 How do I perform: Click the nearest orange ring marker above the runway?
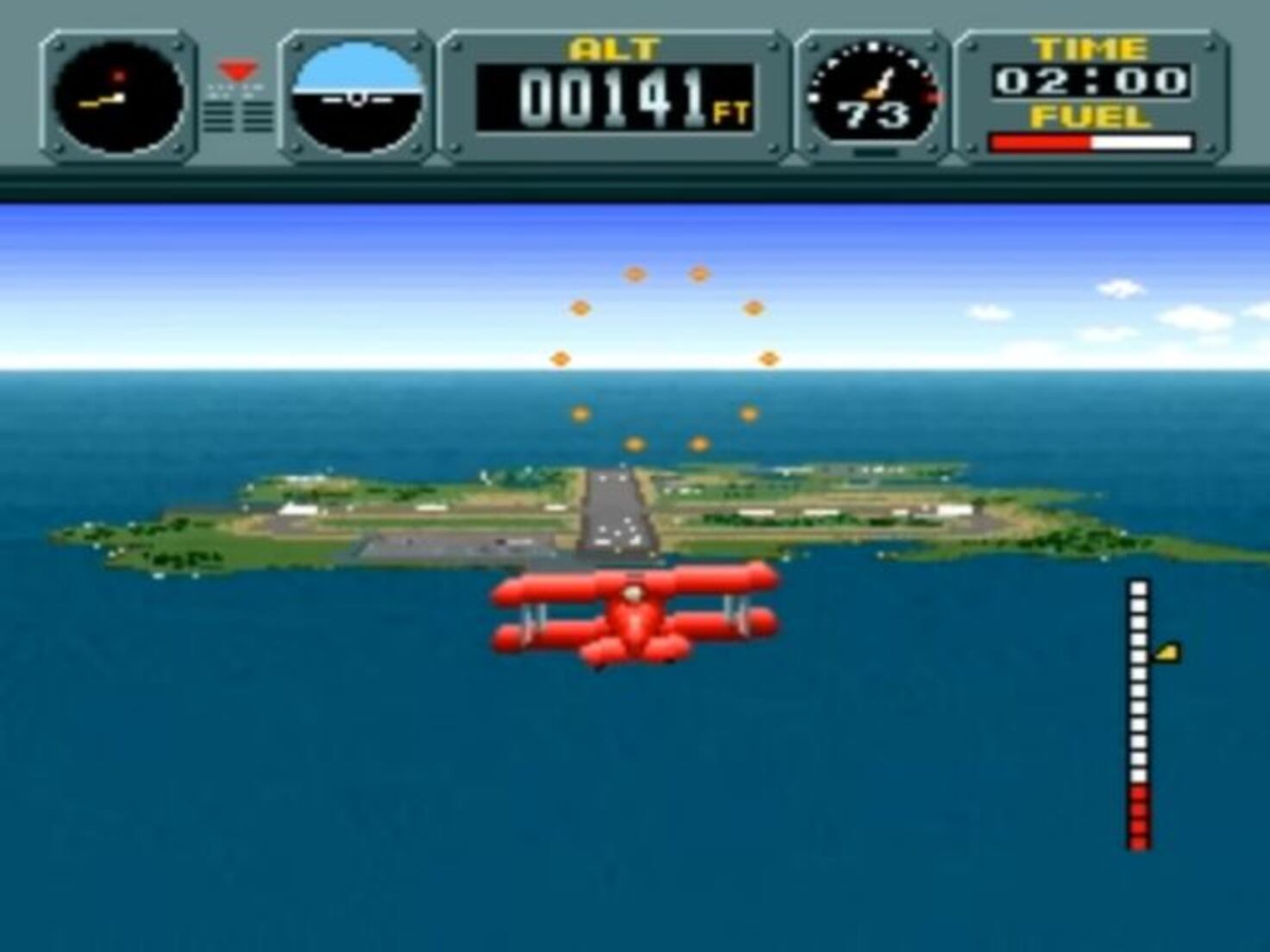pos(635,445)
